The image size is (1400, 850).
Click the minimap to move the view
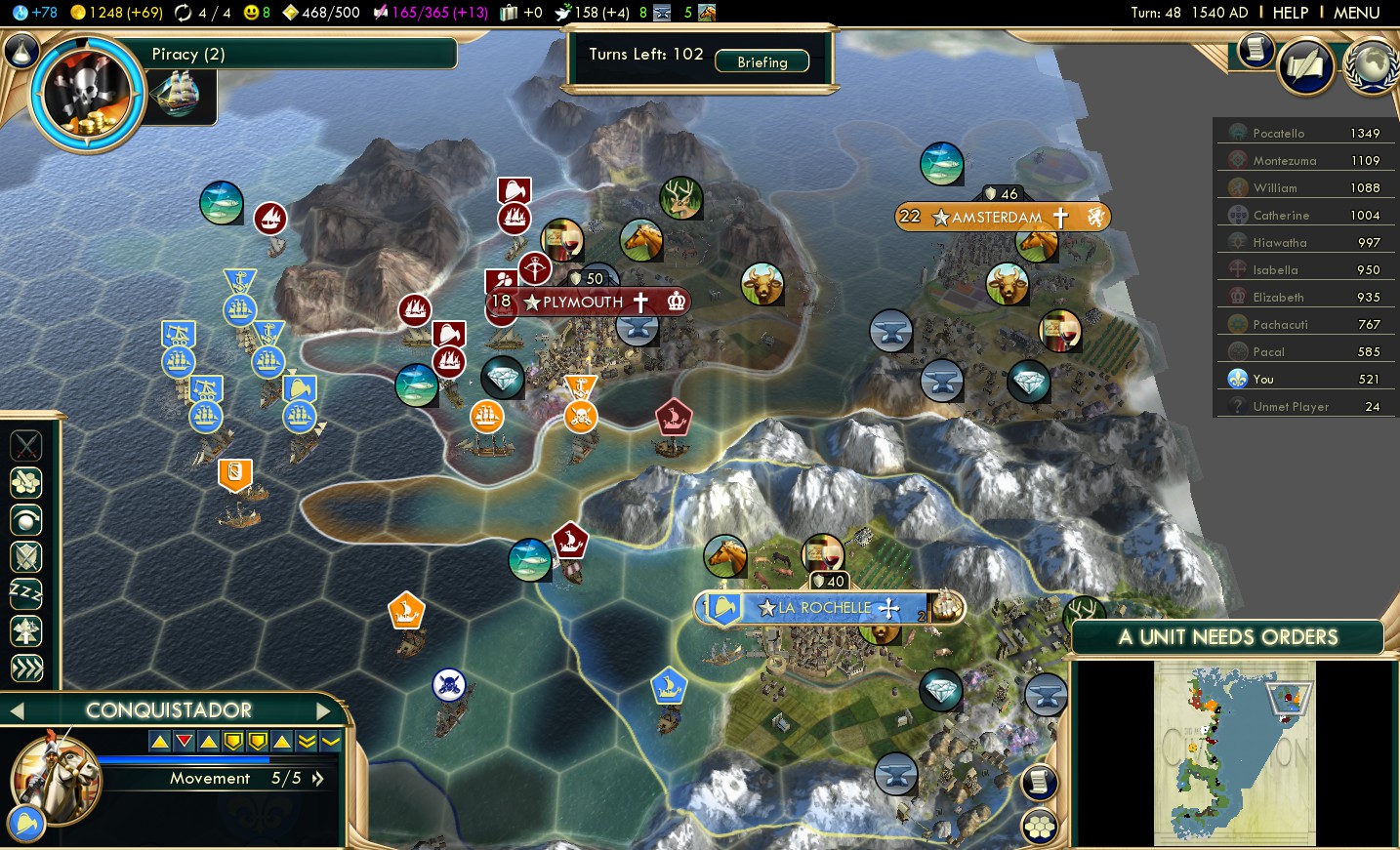[x=1234, y=751]
